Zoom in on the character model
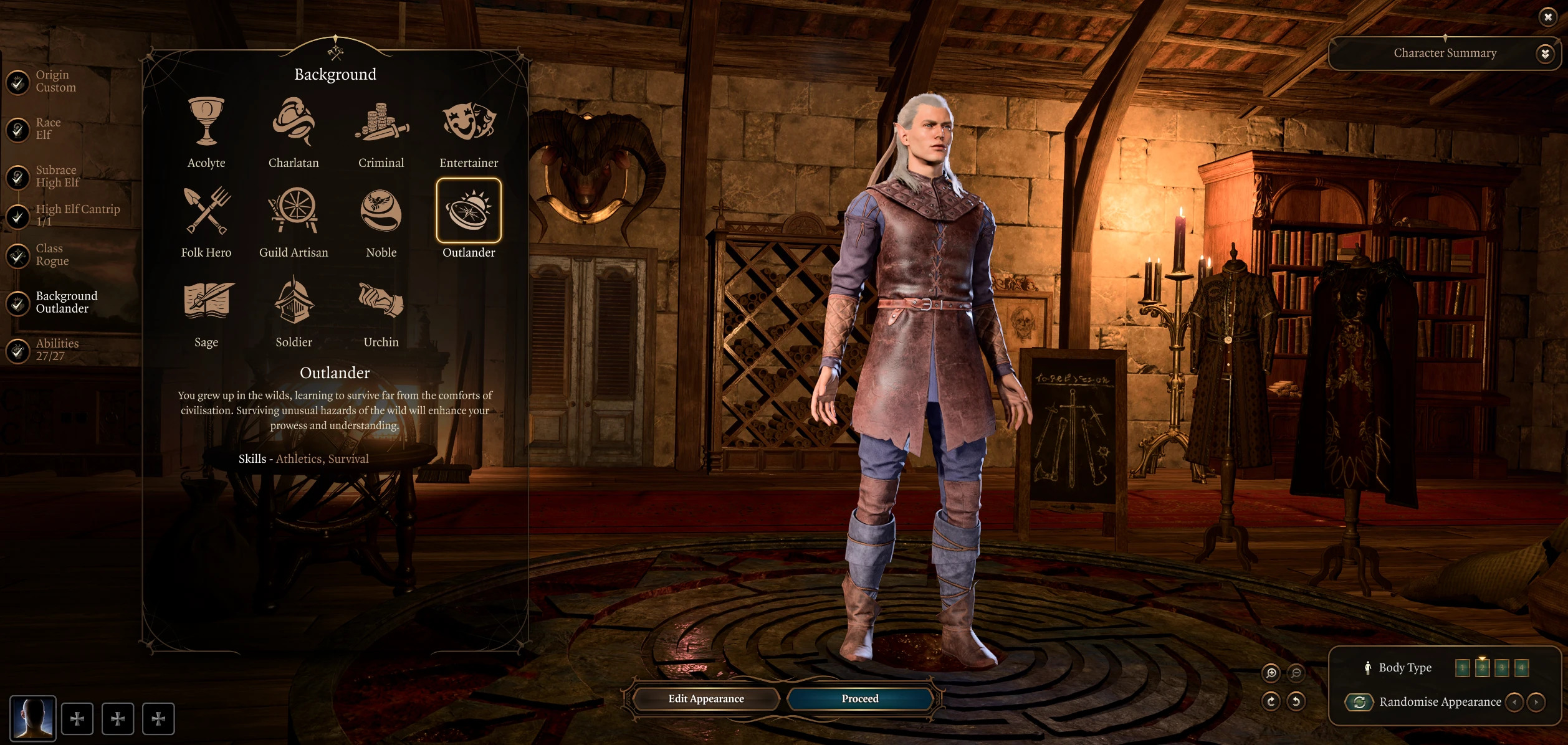The width and height of the screenshot is (1568, 745). (1271, 673)
